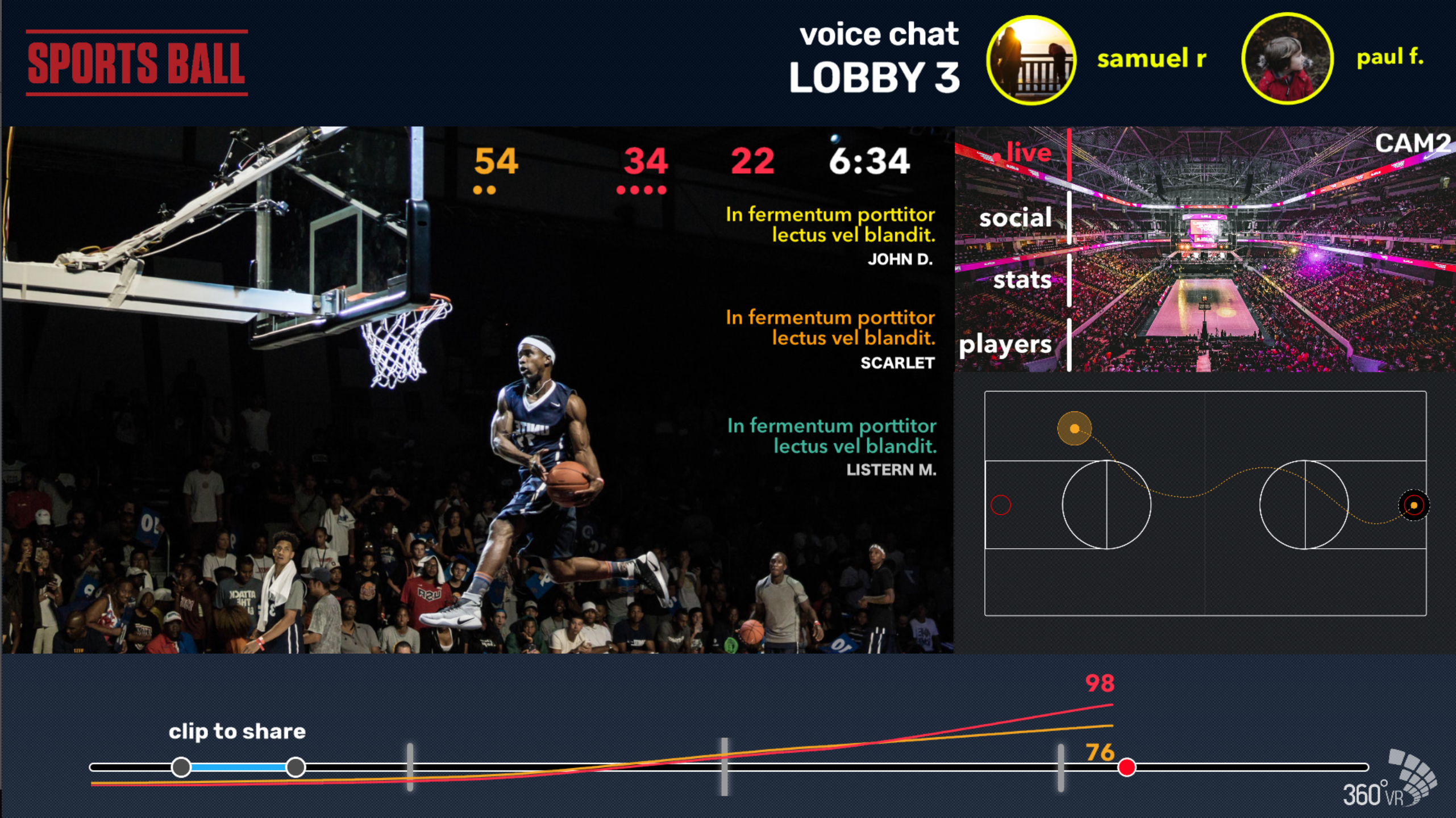Select the players tab
1456x818 pixels.
point(1005,345)
